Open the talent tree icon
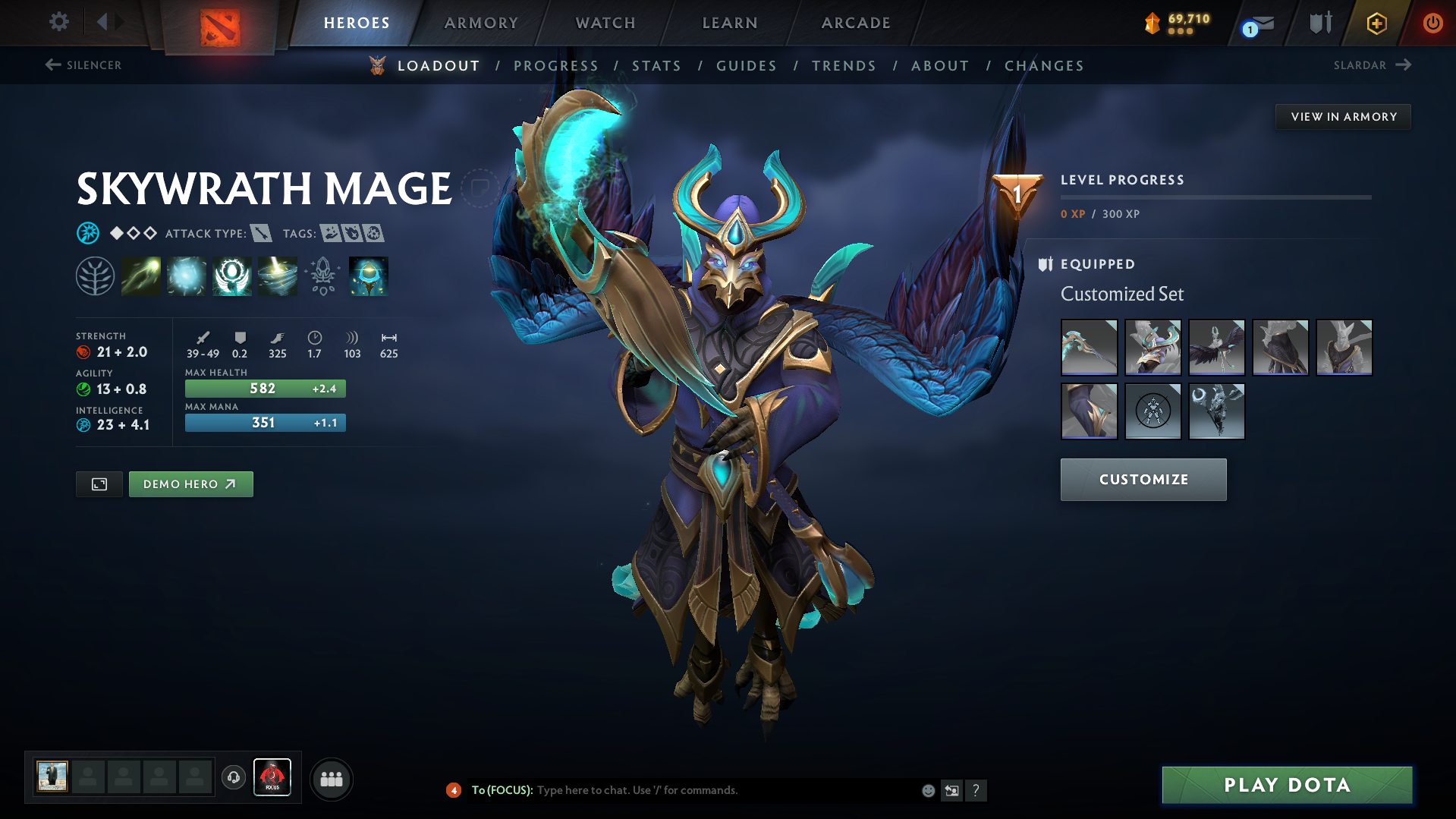 [96, 276]
